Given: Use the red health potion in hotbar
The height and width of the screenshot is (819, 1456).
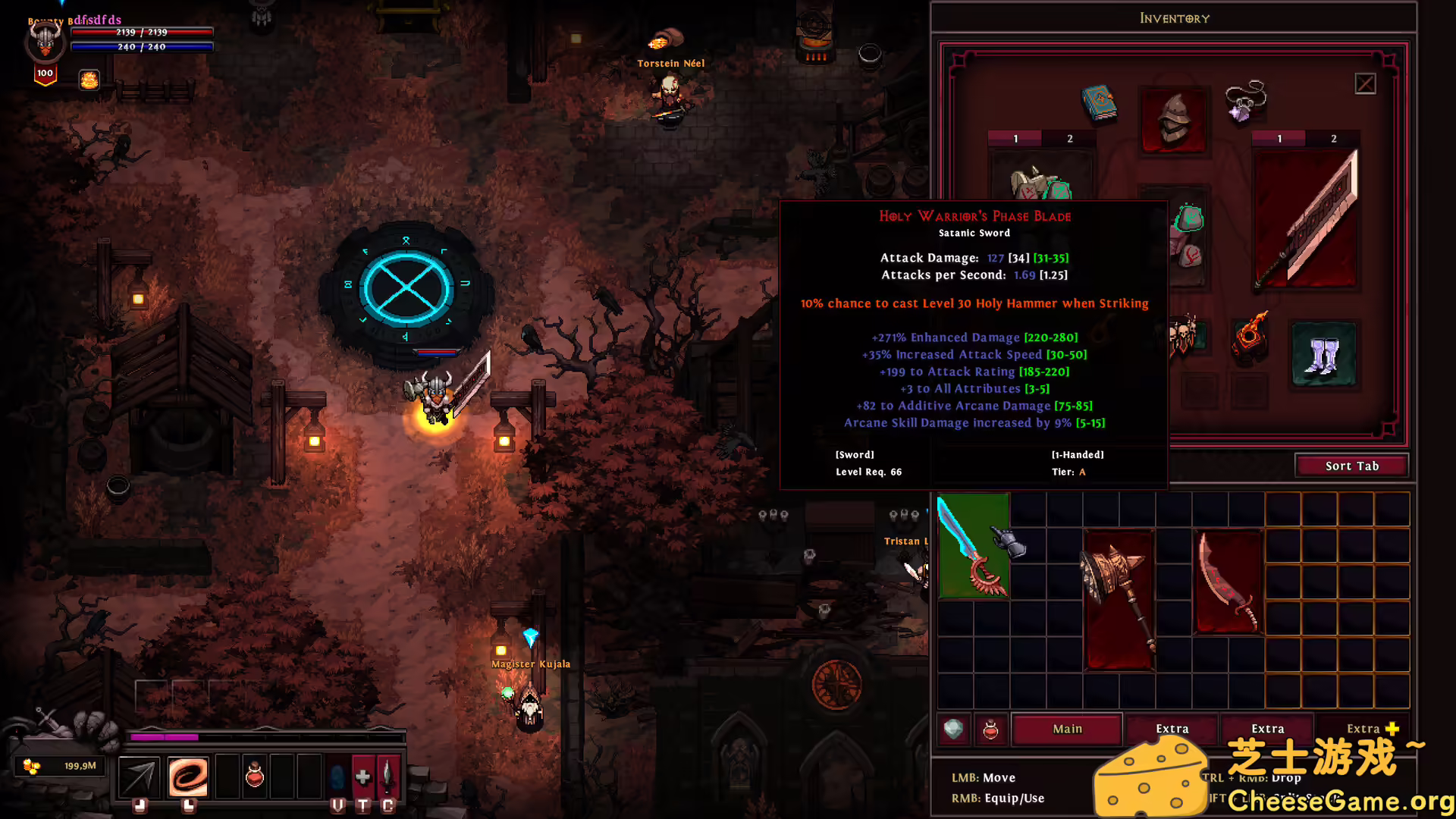Looking at the screenshot, I should pyautogui.click(x=255, y=776).
